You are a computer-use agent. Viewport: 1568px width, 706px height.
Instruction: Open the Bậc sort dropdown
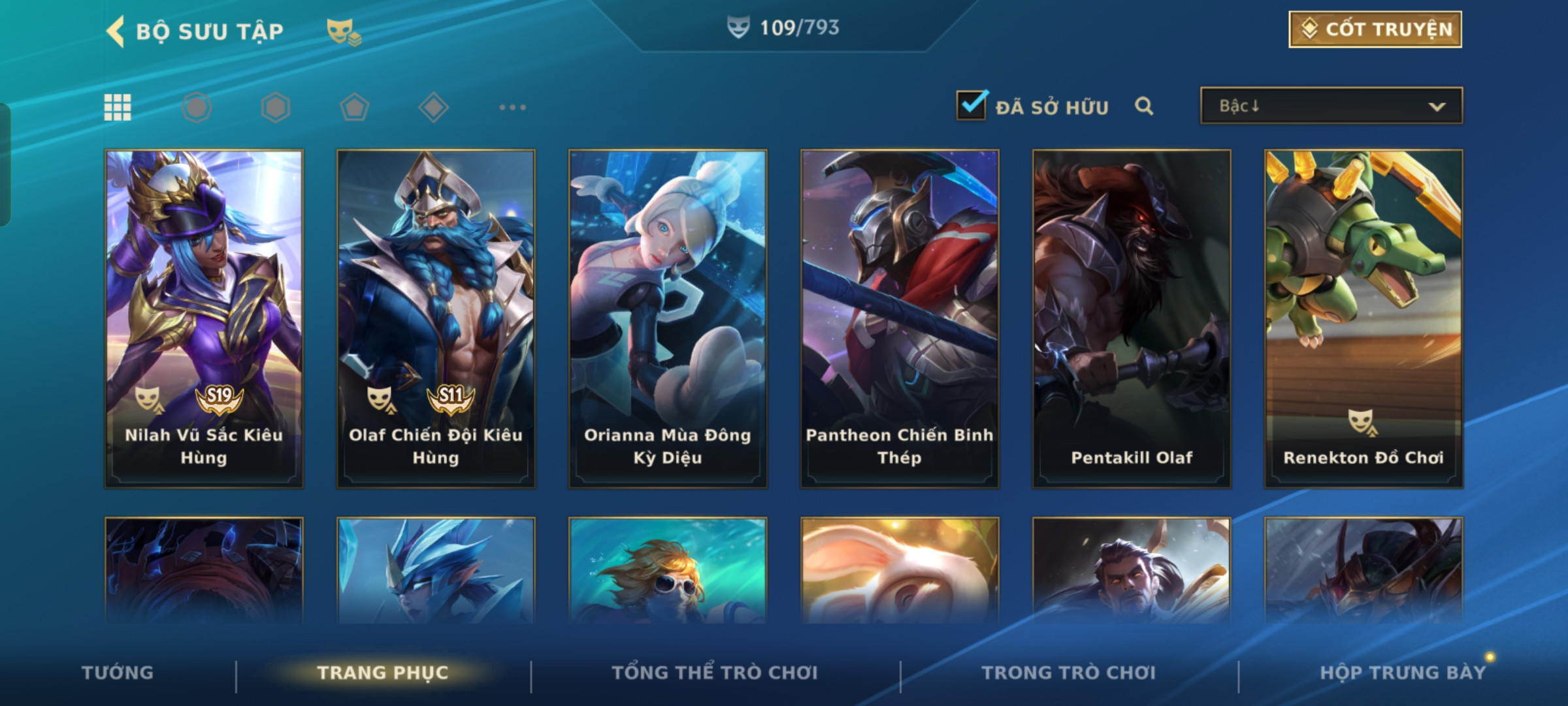(1331, 106)
